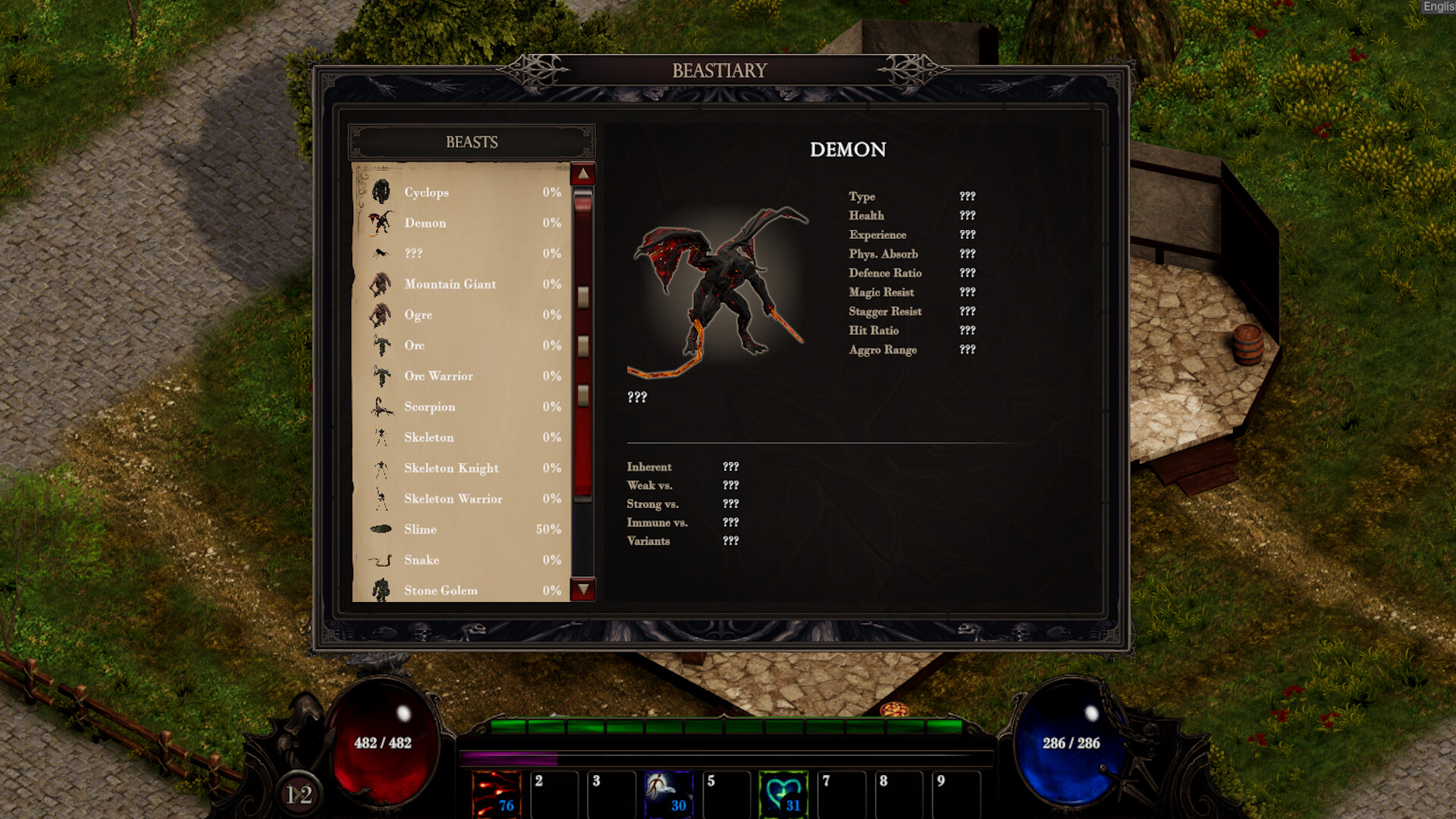The width and height of the screenshot is (1456, 819).
Task: Click the Snake icon in the list
Action: click(x=381, y=560)
